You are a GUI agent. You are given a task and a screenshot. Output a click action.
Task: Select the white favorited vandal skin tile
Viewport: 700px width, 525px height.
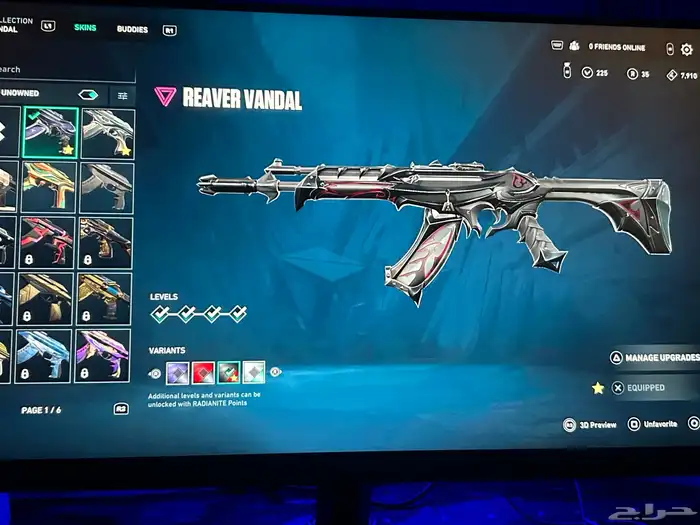pyautogui.click(x=107, y=132)
